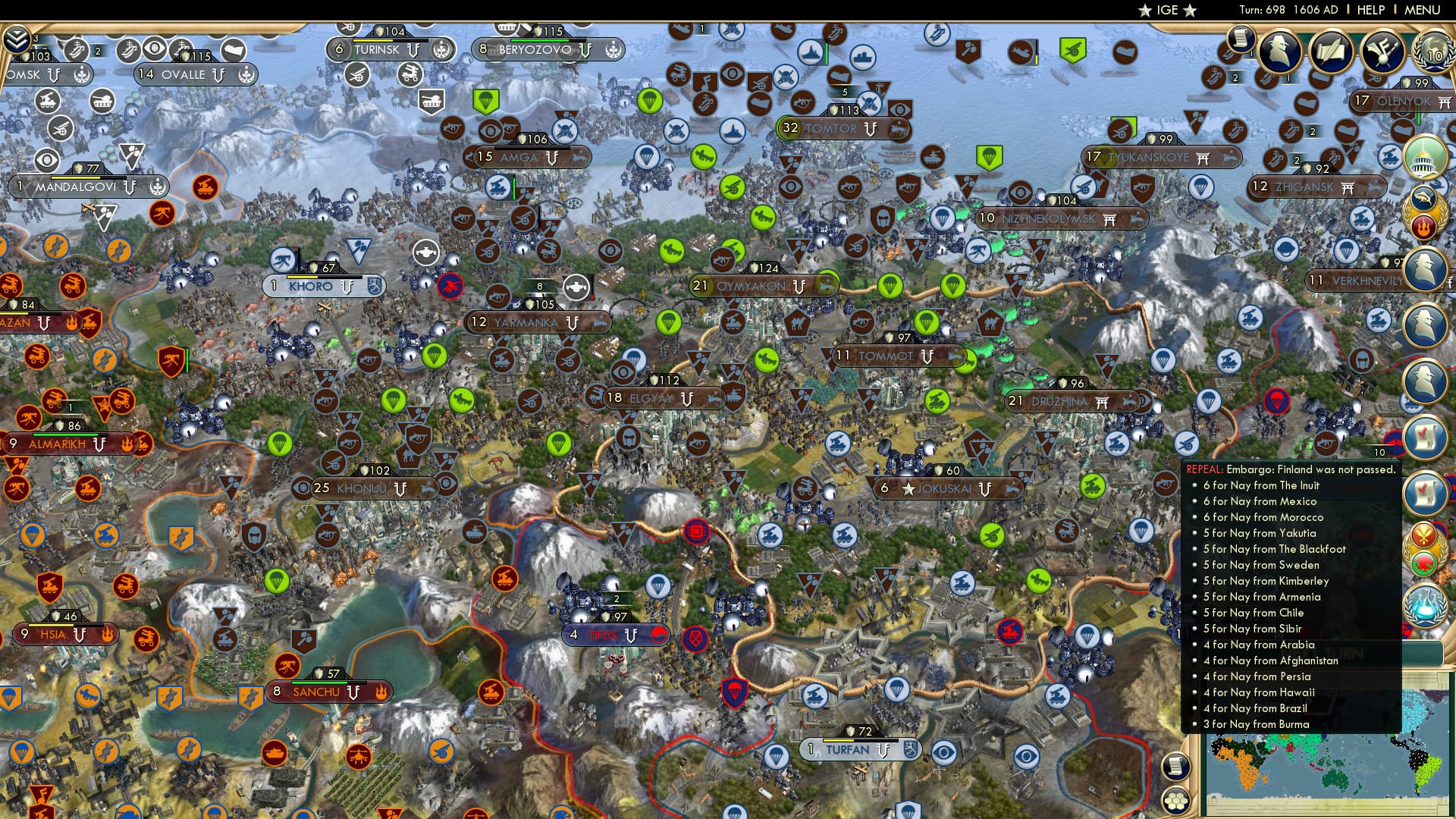Open the MENU at top right
Screen dimensions: 1456x819
(1421, 10)
